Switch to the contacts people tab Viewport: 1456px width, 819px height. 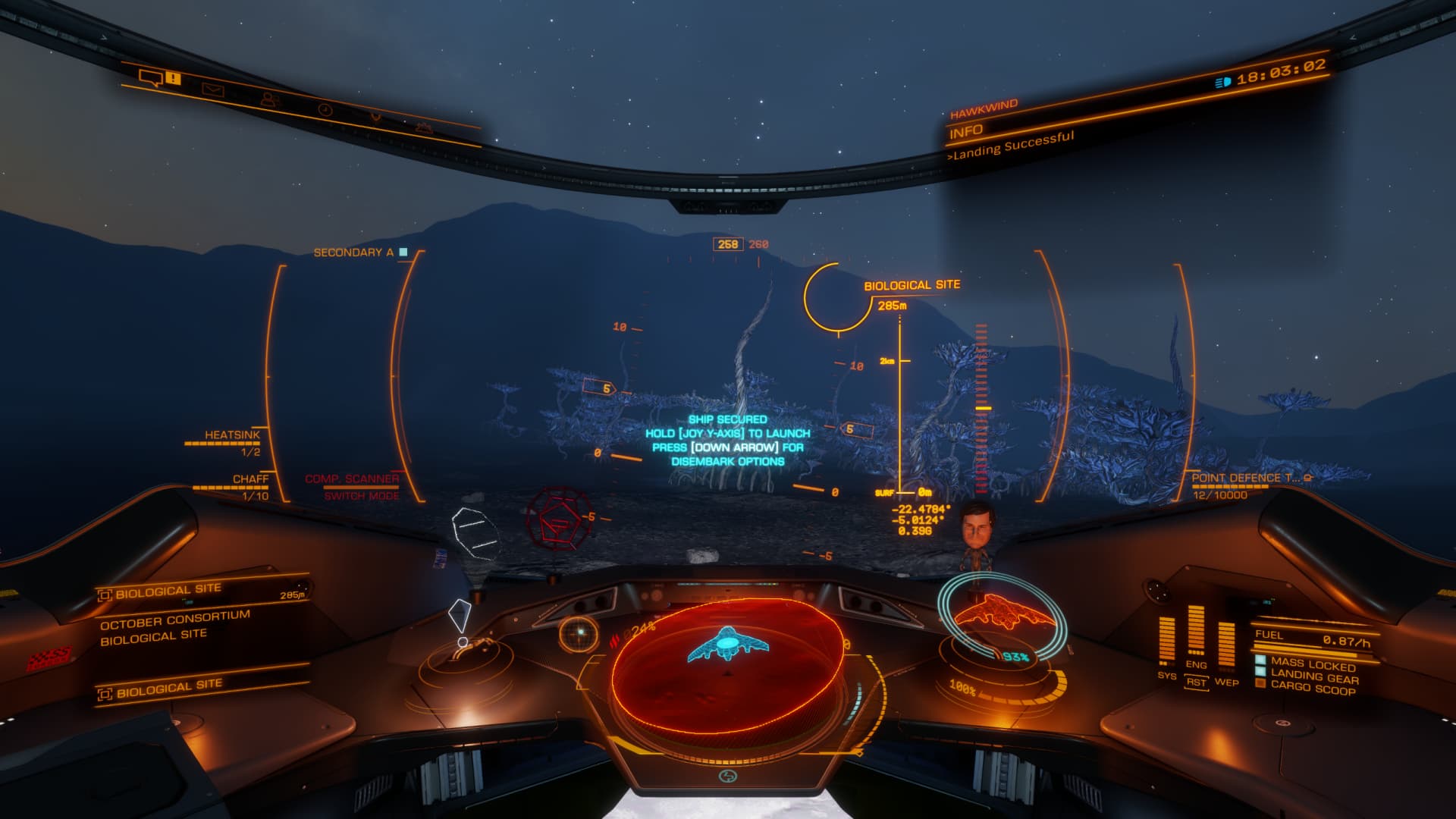click(268, 99)
